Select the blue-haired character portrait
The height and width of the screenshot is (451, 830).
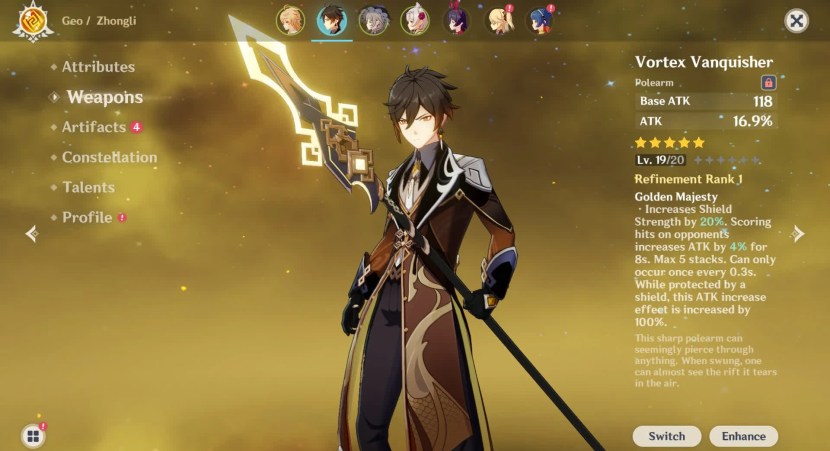540,20
